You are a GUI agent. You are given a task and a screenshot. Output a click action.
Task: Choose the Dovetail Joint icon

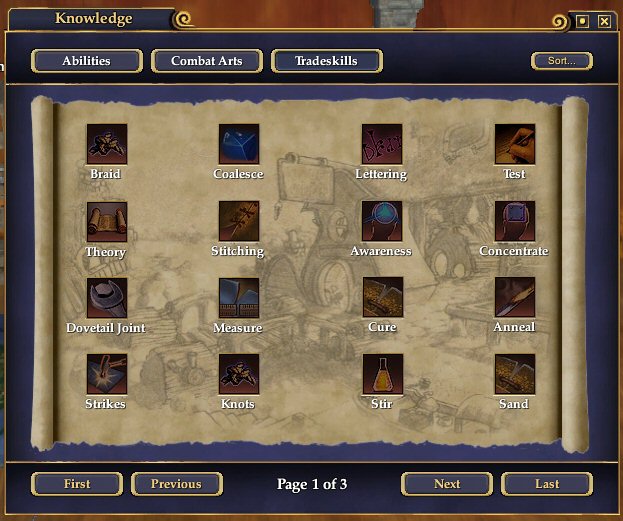pos(106,297)
